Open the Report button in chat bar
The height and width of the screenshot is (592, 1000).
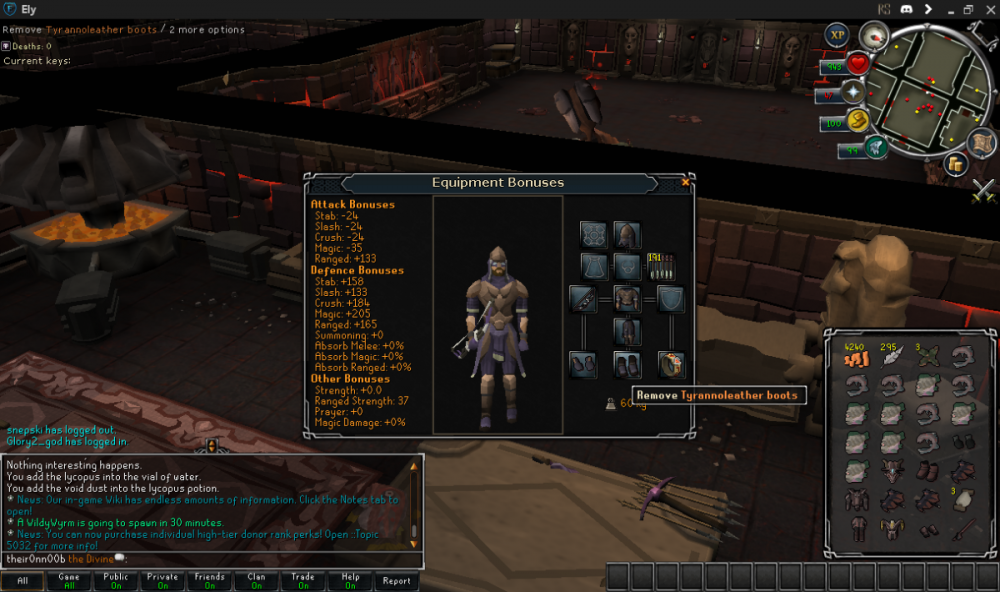pyautogui.click(x=396, y=580)
